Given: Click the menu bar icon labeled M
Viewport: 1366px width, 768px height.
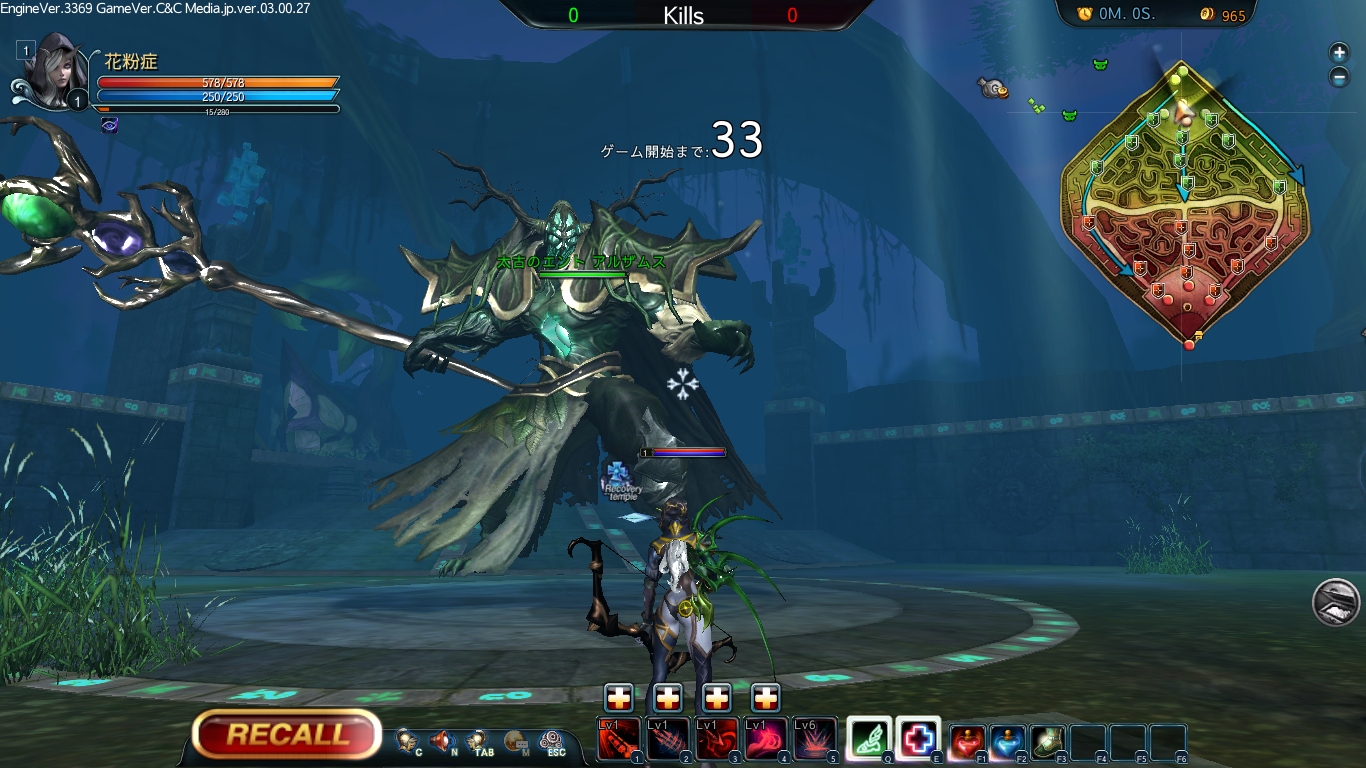Looking at the screenshot, I should pyautogui.click(x=516, y=741).
